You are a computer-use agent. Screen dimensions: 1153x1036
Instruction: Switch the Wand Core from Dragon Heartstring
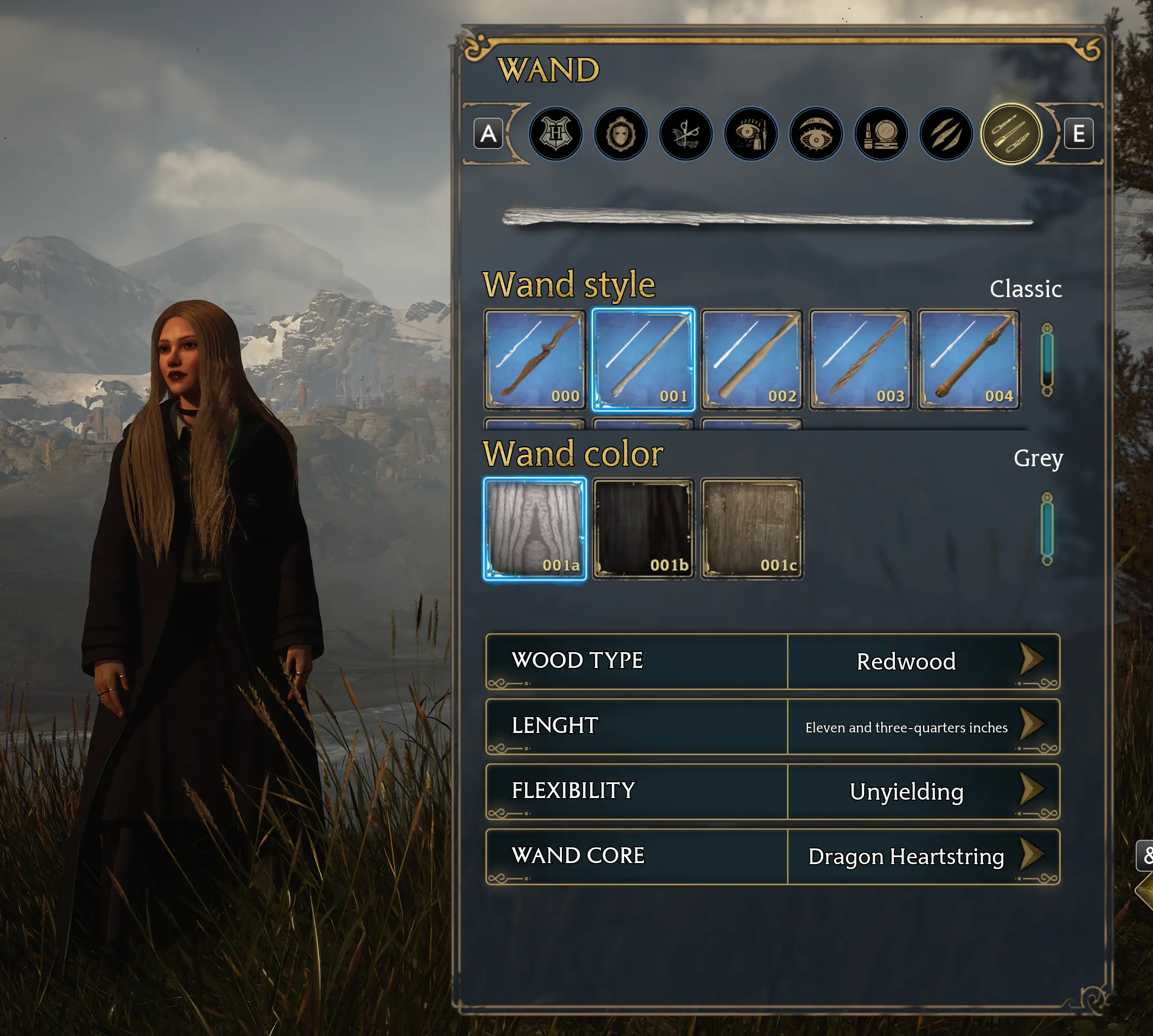1031,855
